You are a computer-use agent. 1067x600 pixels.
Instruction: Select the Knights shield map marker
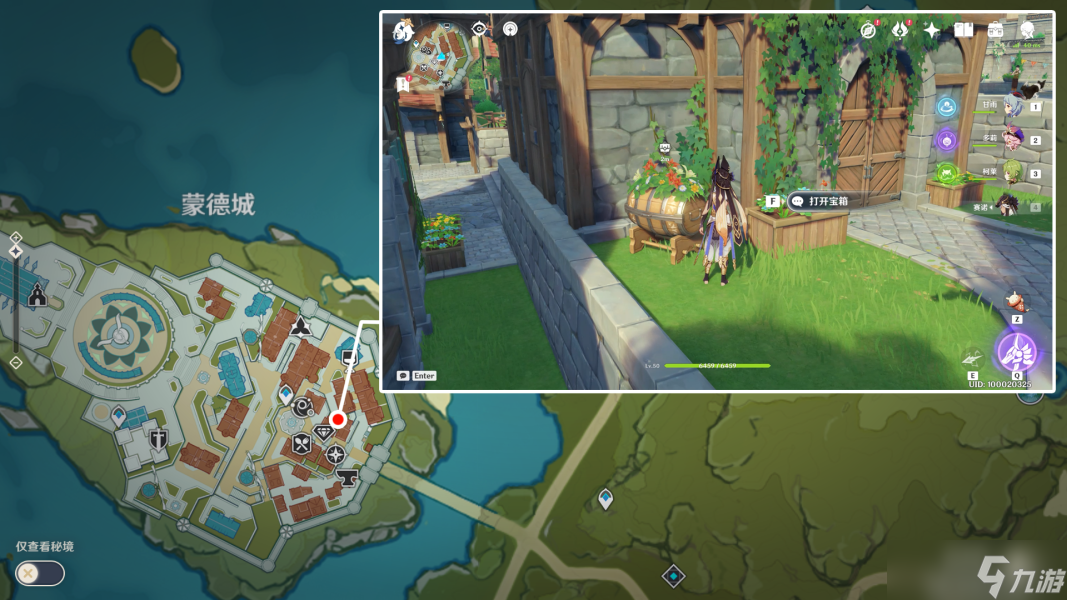158,439
